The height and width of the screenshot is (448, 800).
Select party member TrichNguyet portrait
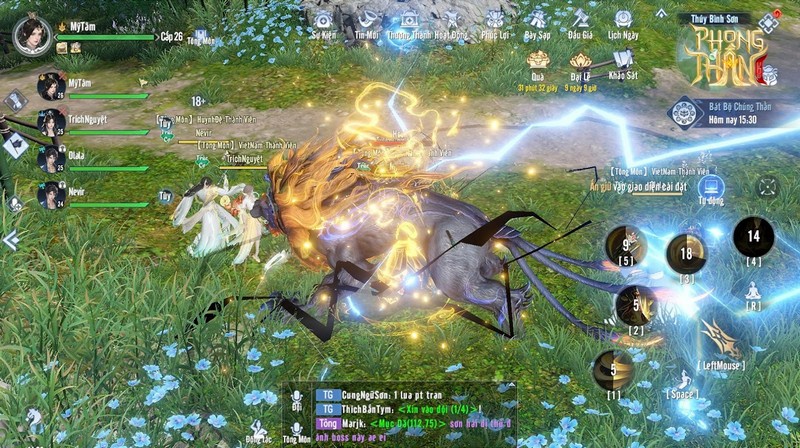pos(51,122)
